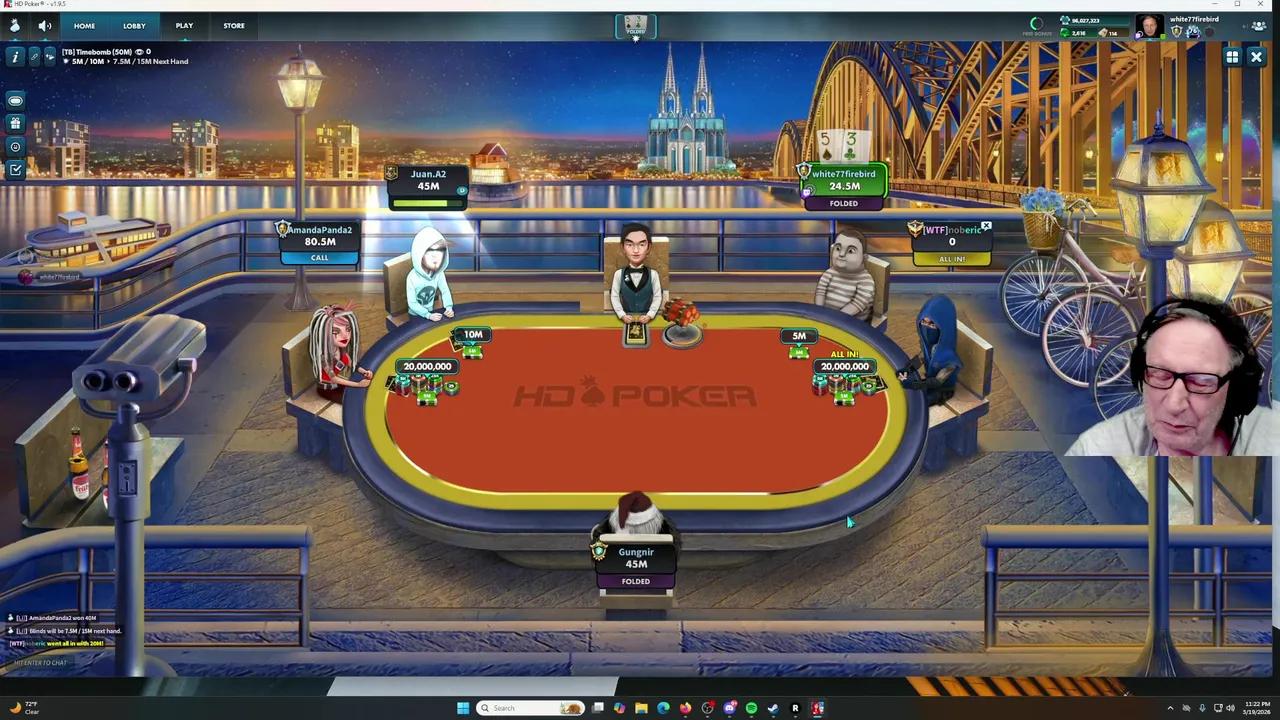Open the gifts panel from the left sidebar
Viewport: 1280px width, 720px height.
15,123
